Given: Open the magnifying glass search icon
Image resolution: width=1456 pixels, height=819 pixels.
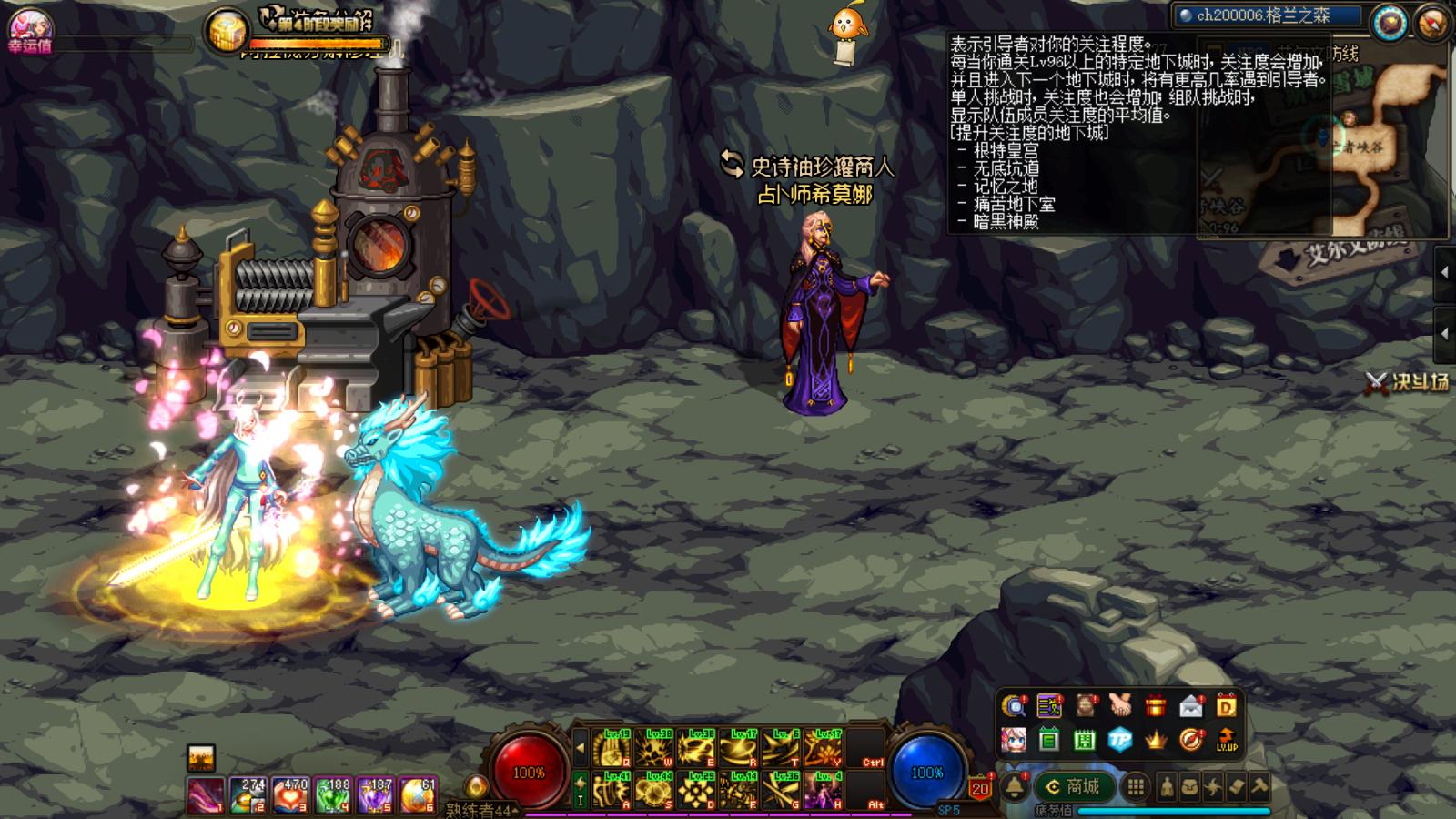Looking at the screenshot, I should (1014, 706).
